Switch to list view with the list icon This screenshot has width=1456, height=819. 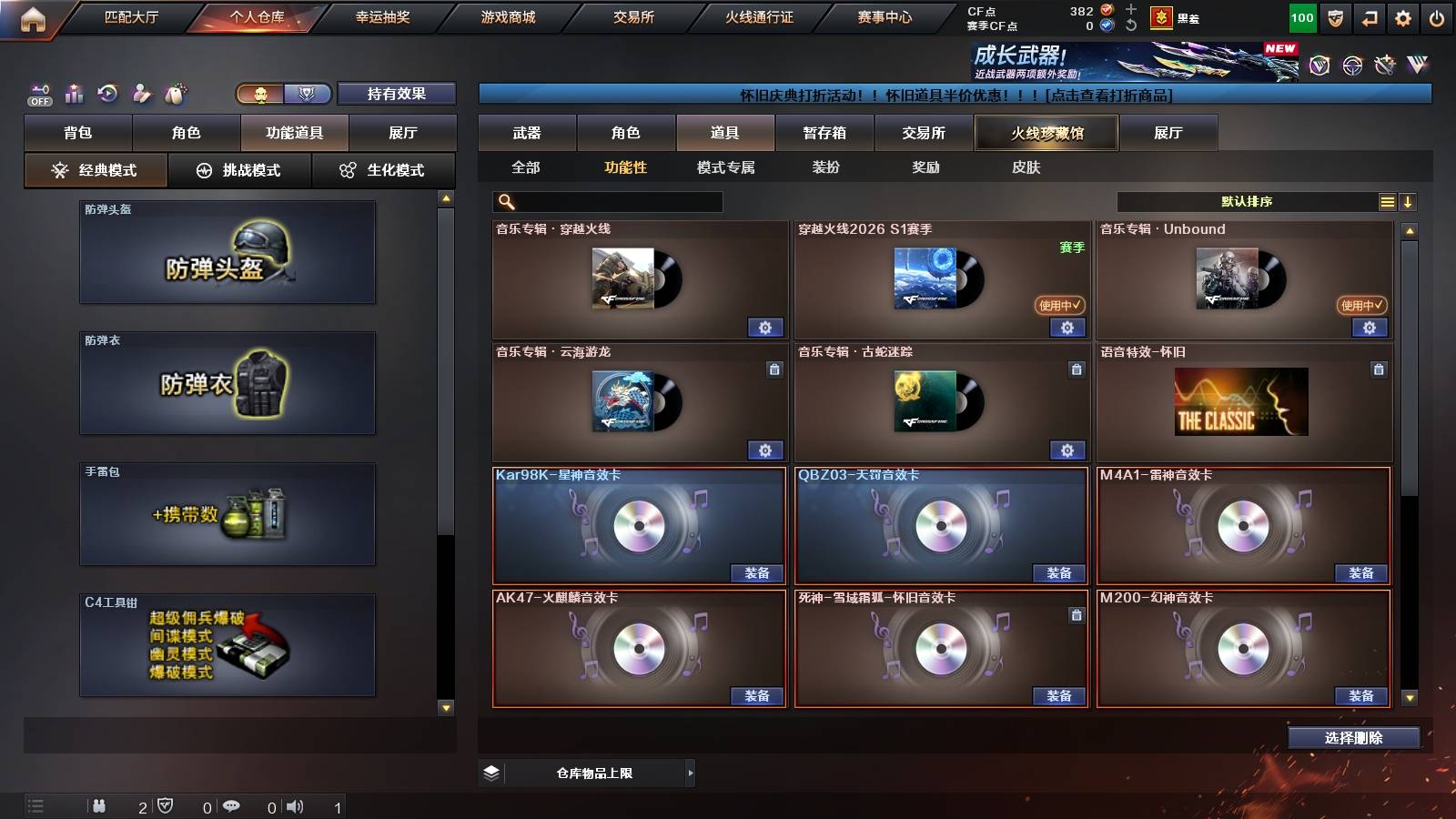1387,201
